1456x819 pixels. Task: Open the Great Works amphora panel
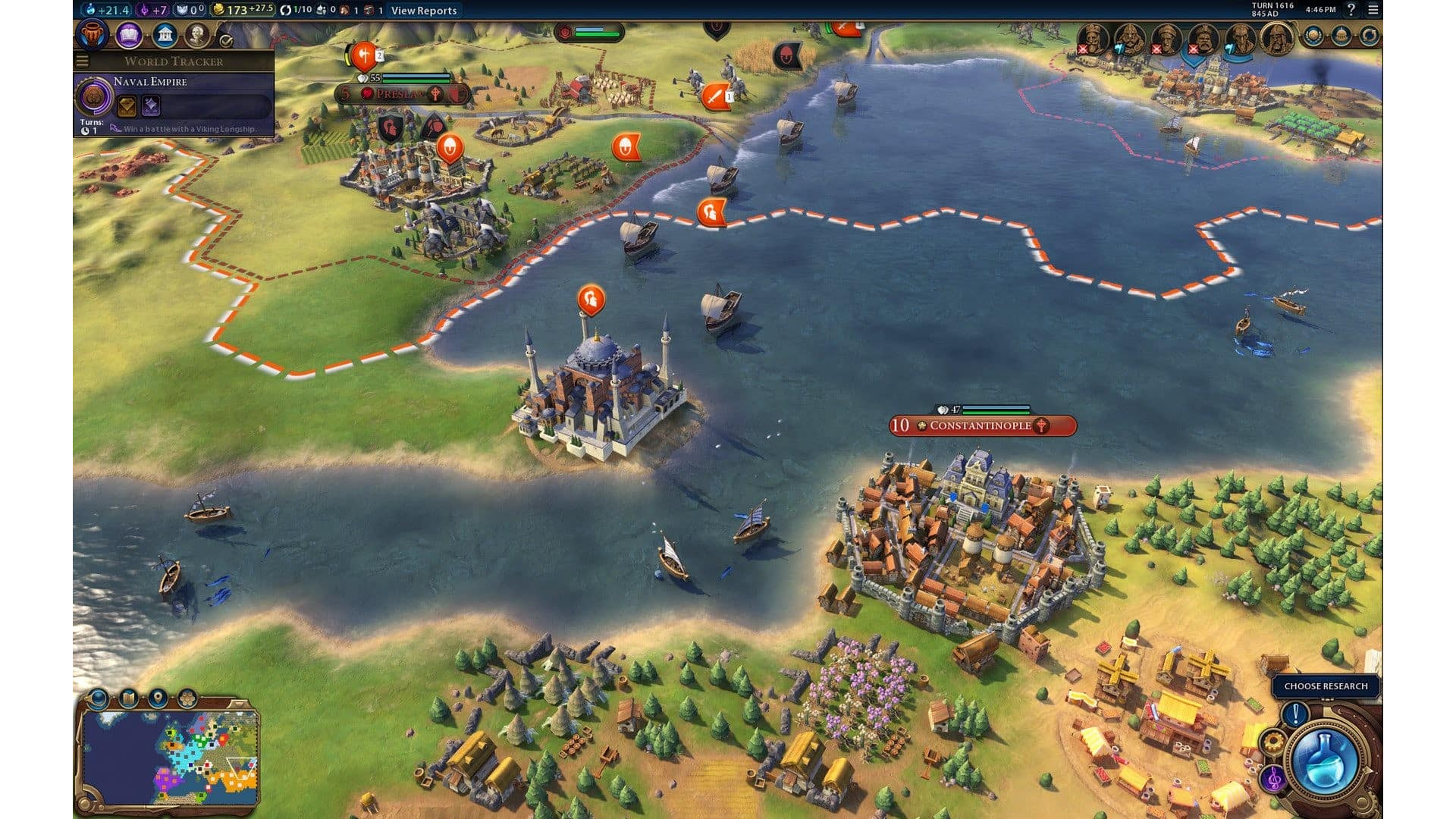click(92, 33)
